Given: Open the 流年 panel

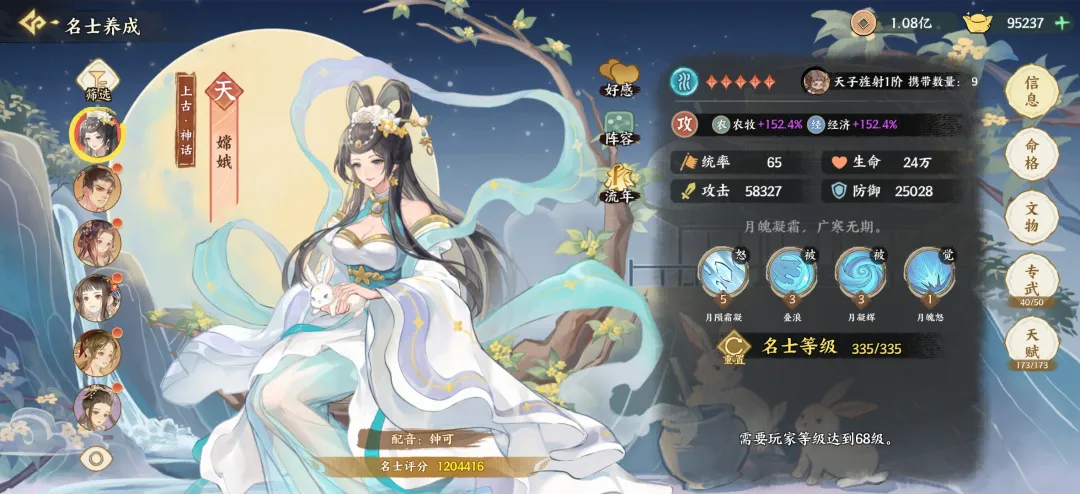Looking at the screenshot, I should [x=620, y=184].
